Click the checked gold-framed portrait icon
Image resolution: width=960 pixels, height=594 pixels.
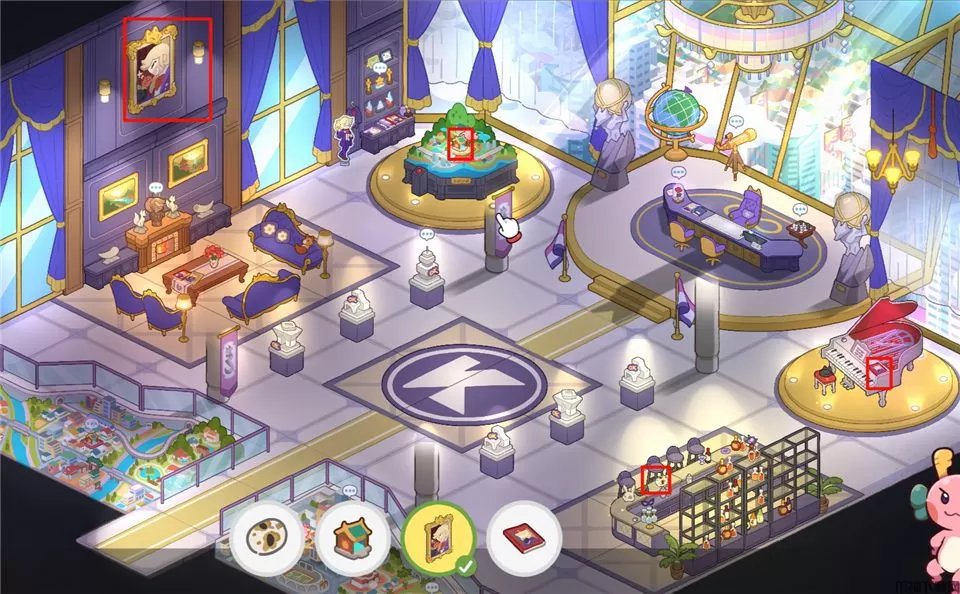437,537
